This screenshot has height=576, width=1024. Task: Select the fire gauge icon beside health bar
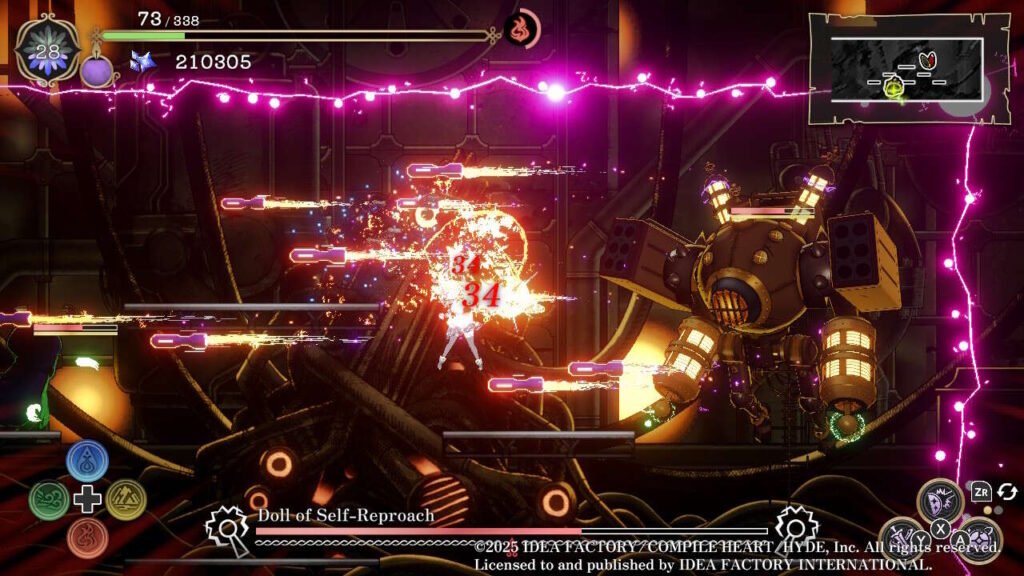click(x=521, y=27)
